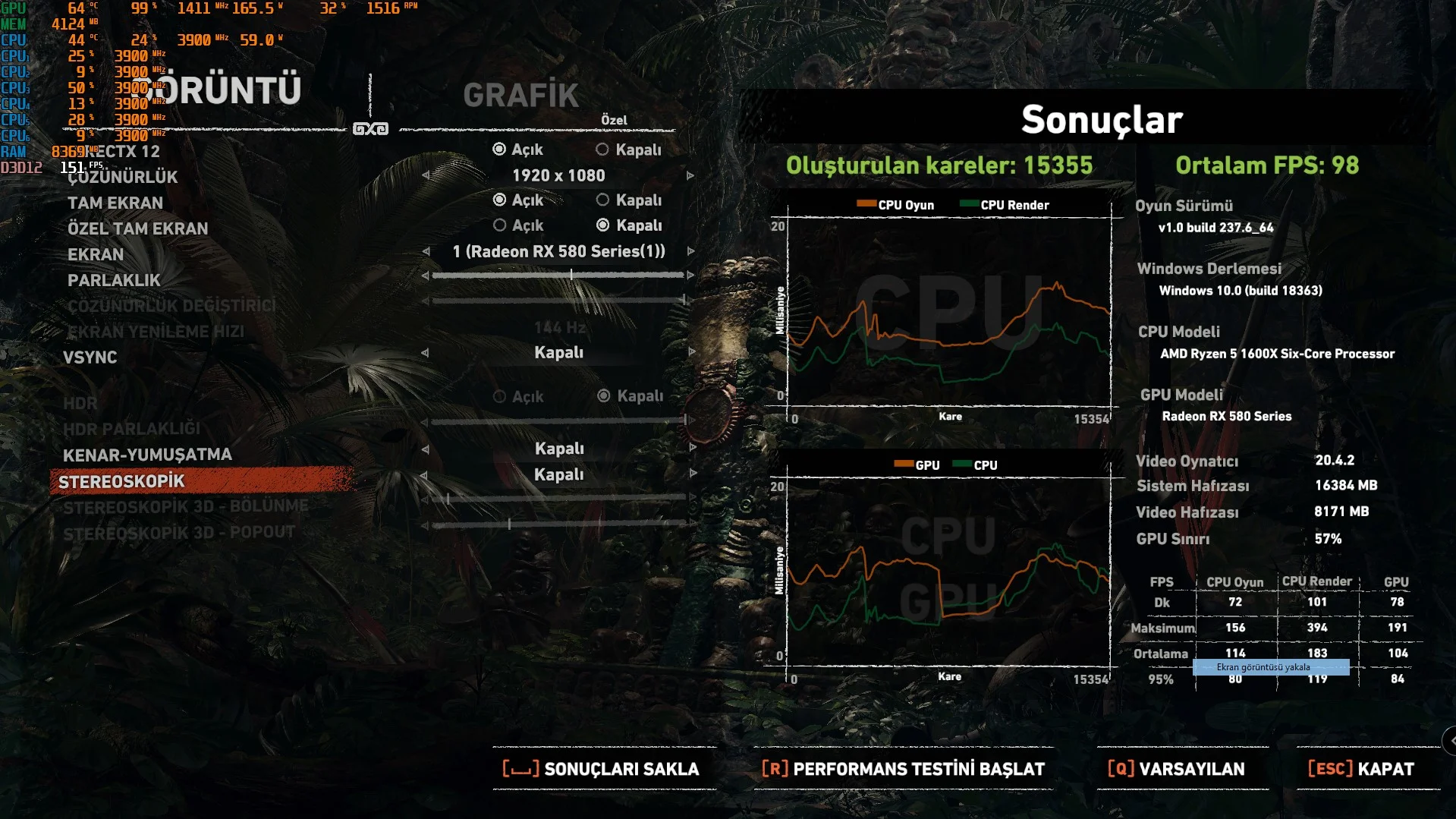
Task: Click the orange GPU legend marker on lower graph
Action: 905,463
